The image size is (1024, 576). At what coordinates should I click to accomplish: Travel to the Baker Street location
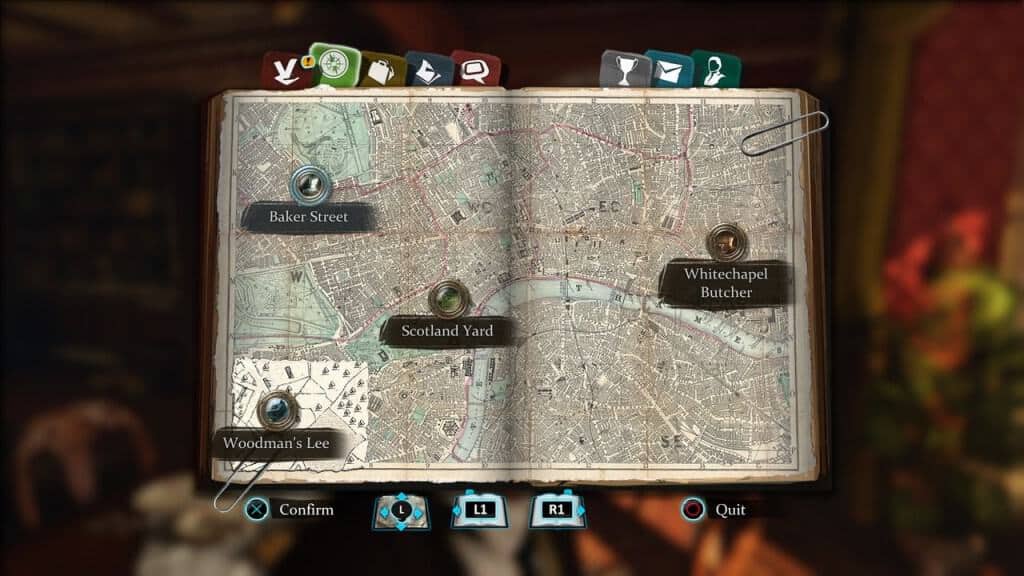[x=310, y=184]
